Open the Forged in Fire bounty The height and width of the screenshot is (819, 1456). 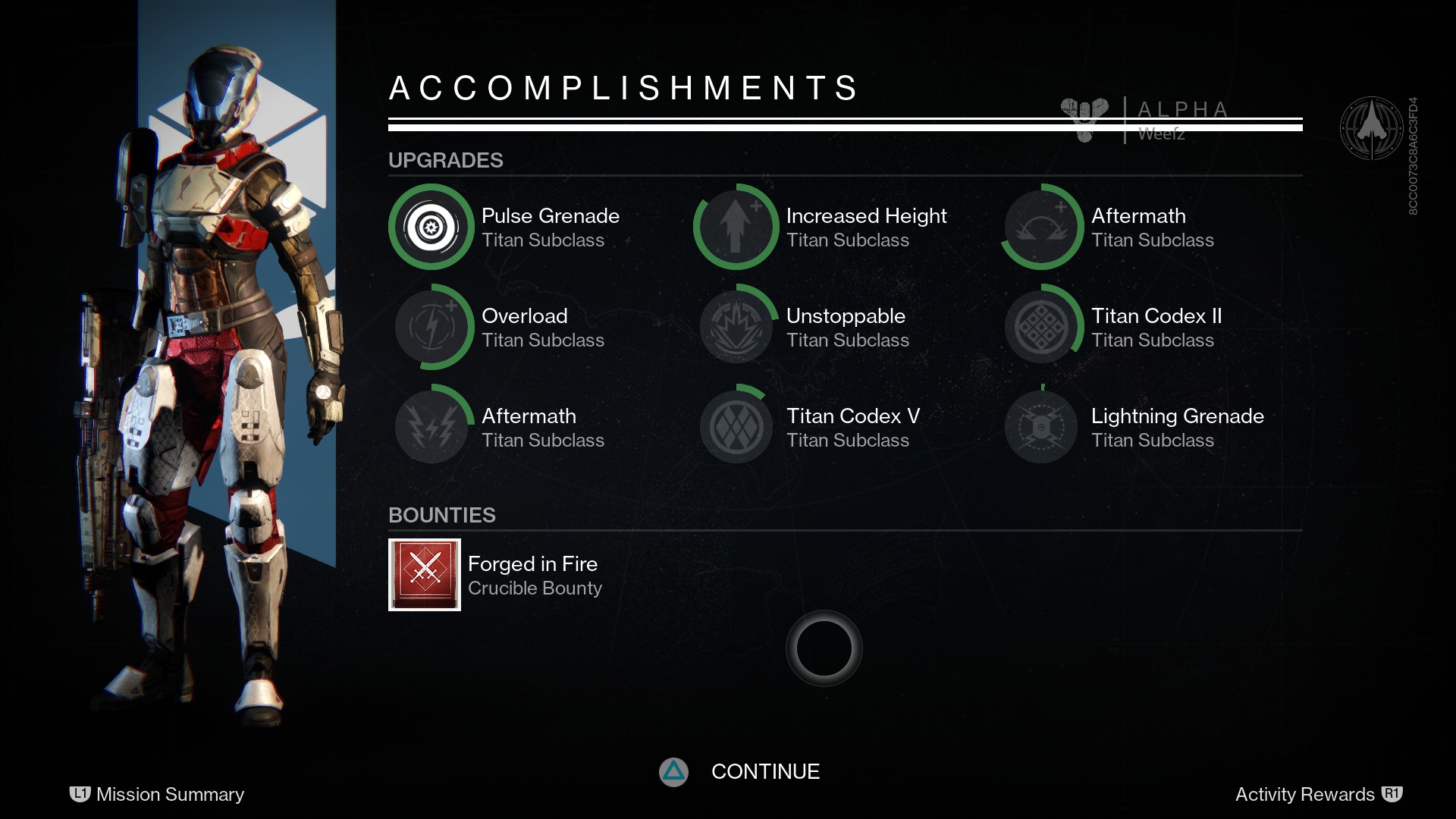425,575
